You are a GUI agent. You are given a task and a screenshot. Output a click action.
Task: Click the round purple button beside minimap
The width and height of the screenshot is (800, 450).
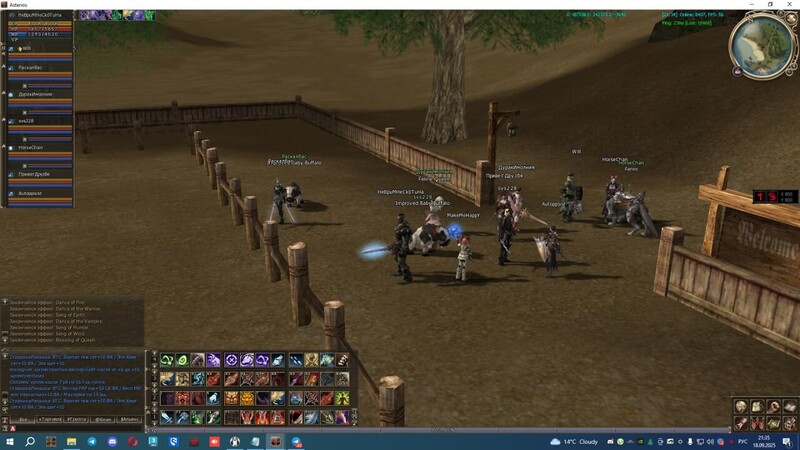pyautogui.click(x=737, y=72)
